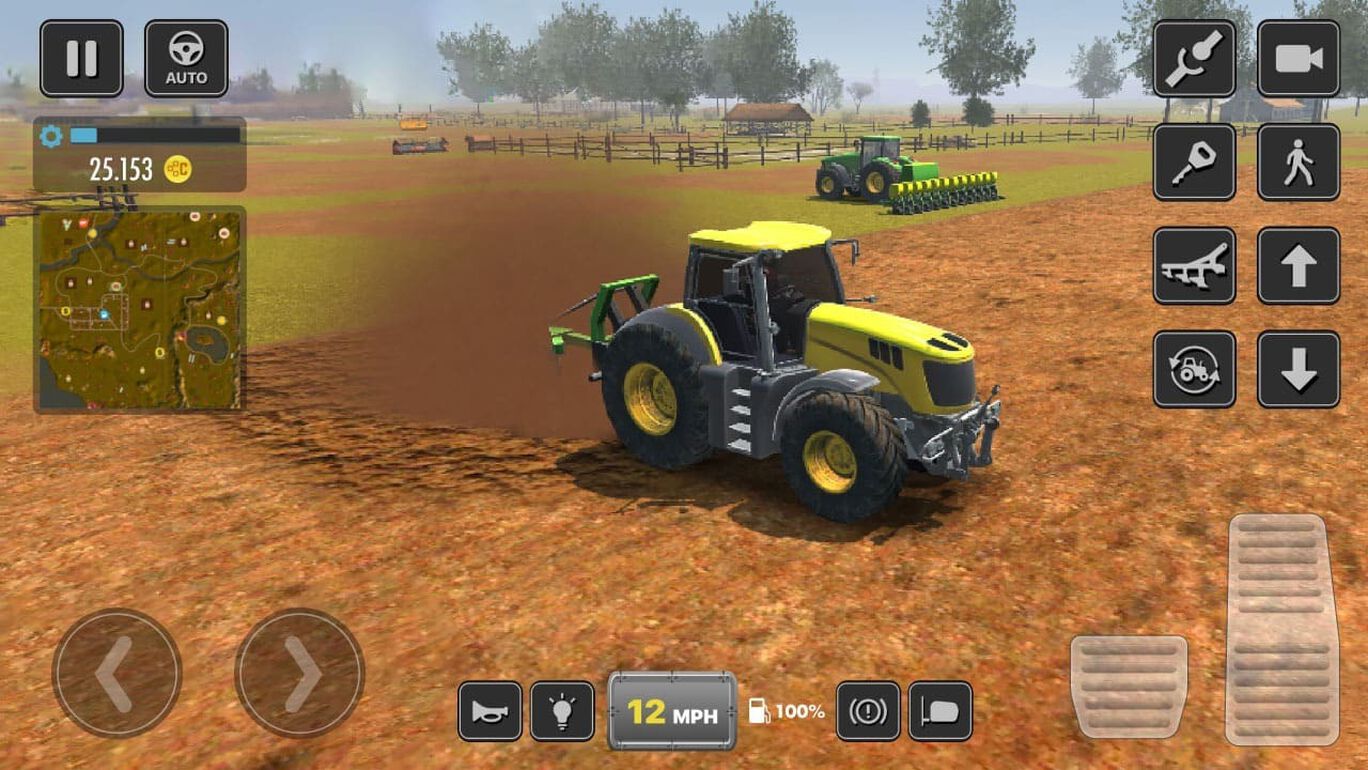Tap the accelerator gas pedal

tap(1282, 630)
